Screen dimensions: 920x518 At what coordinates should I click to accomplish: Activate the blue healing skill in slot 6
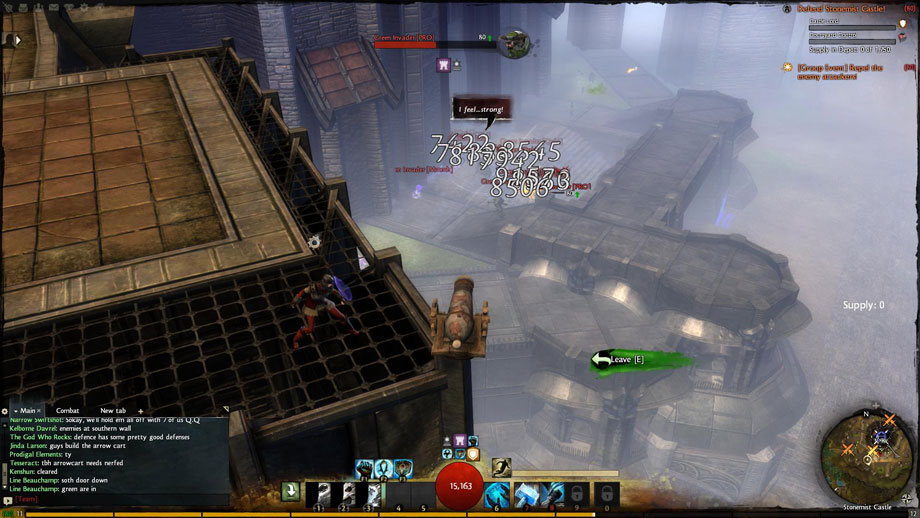click(x=497, y=494)
